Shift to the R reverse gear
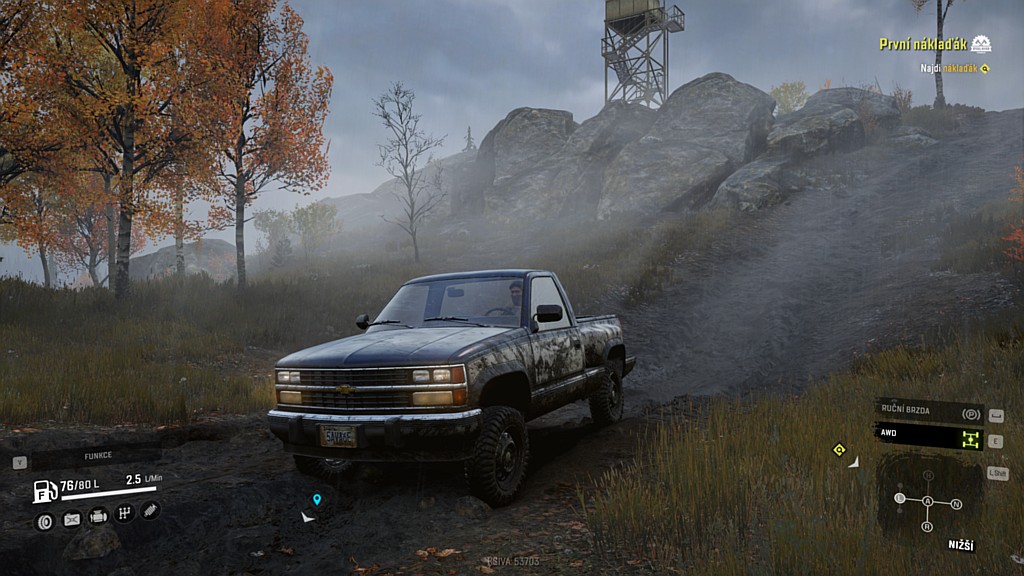The image size is (1024, 576). (x=927, y=526)
